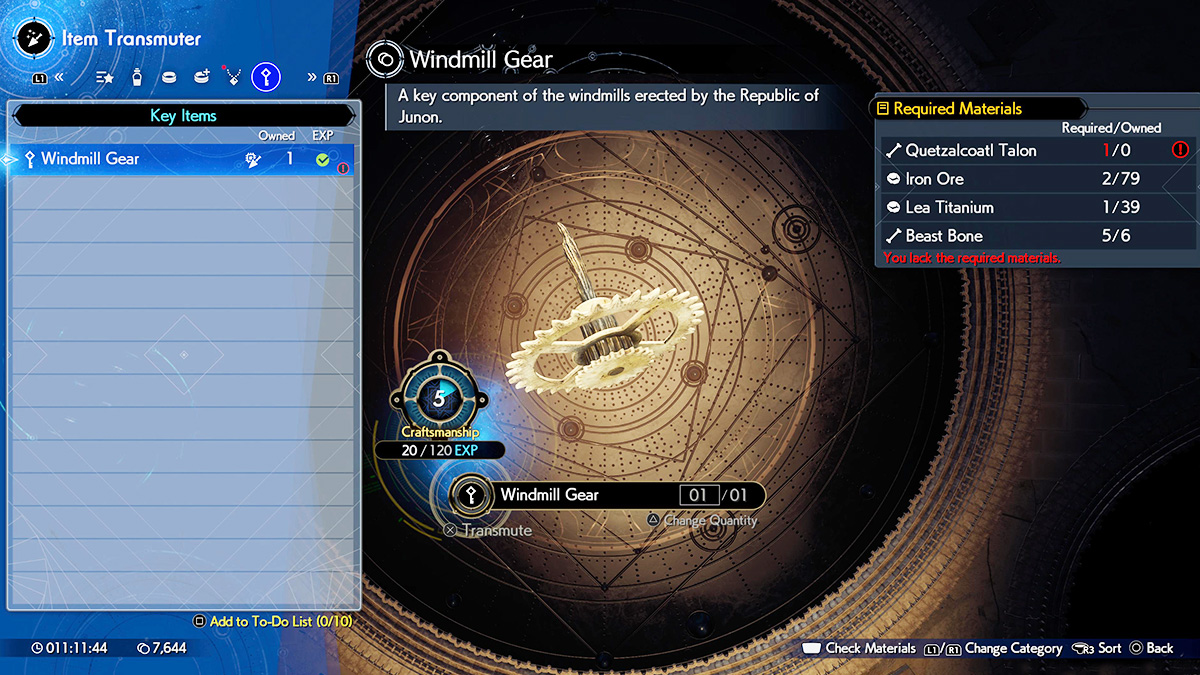Switch to the ring armor category tab
Image resolution: width=1200 pixels, height=675 pixels.
click(169, 76)
